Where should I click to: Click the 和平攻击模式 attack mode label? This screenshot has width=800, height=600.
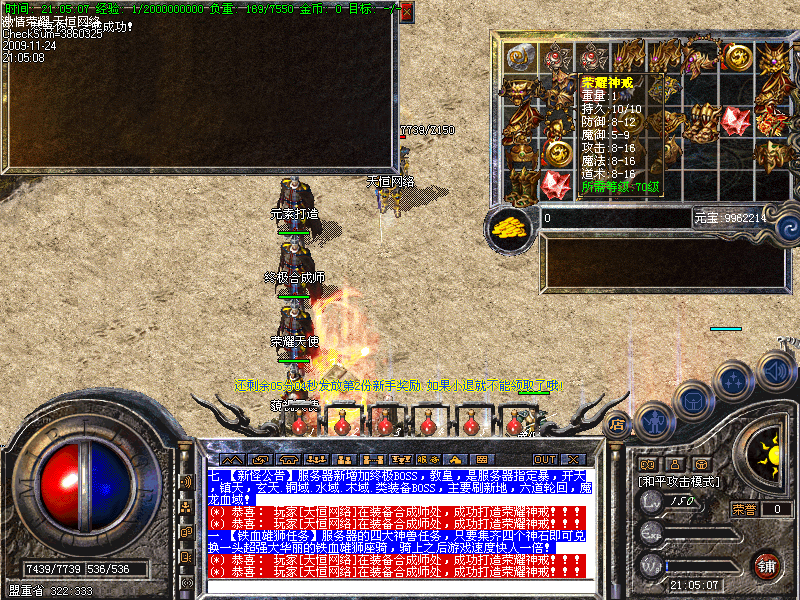pos(681,481)
